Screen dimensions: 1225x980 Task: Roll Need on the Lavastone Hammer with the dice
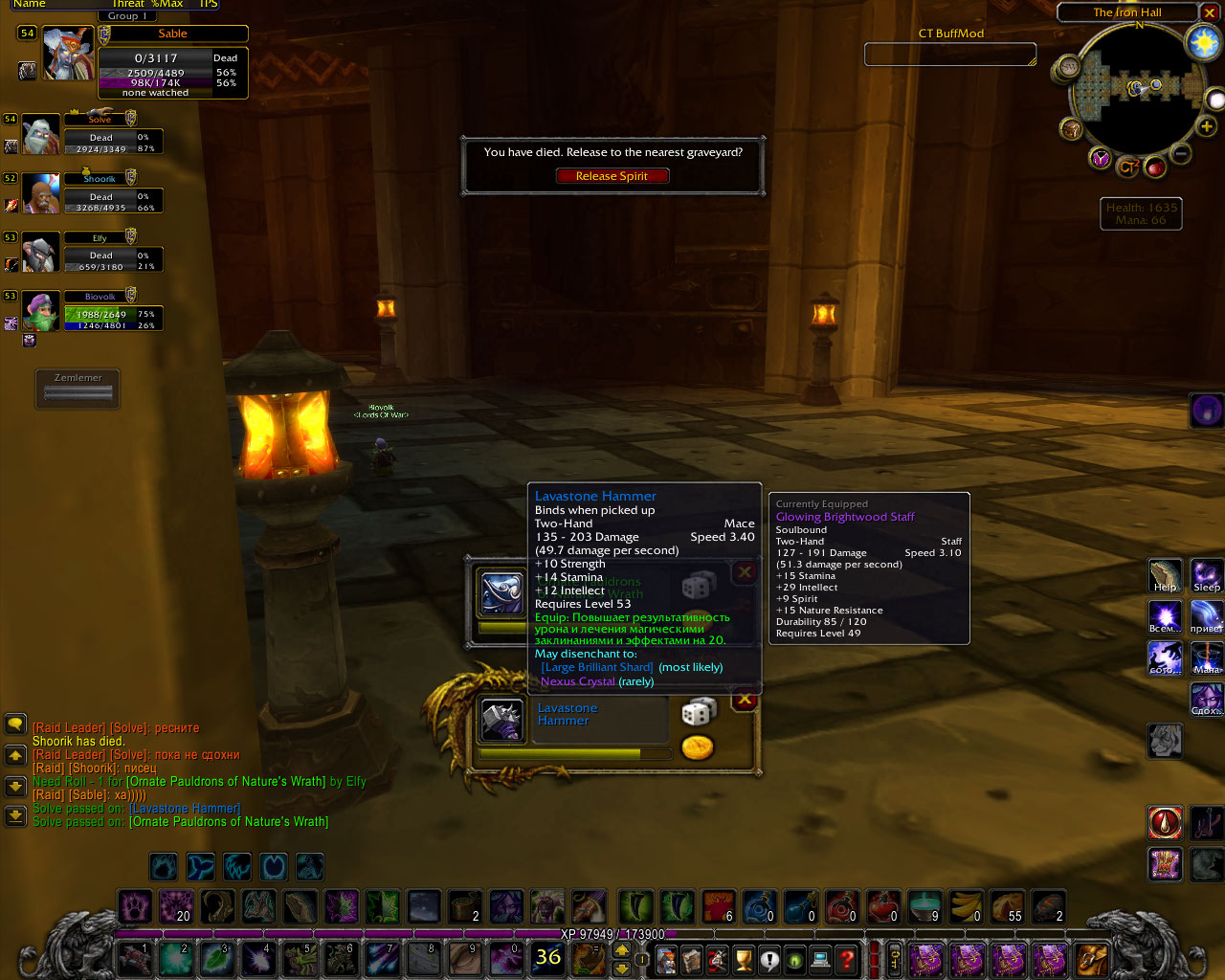click(x=698, y=713)
